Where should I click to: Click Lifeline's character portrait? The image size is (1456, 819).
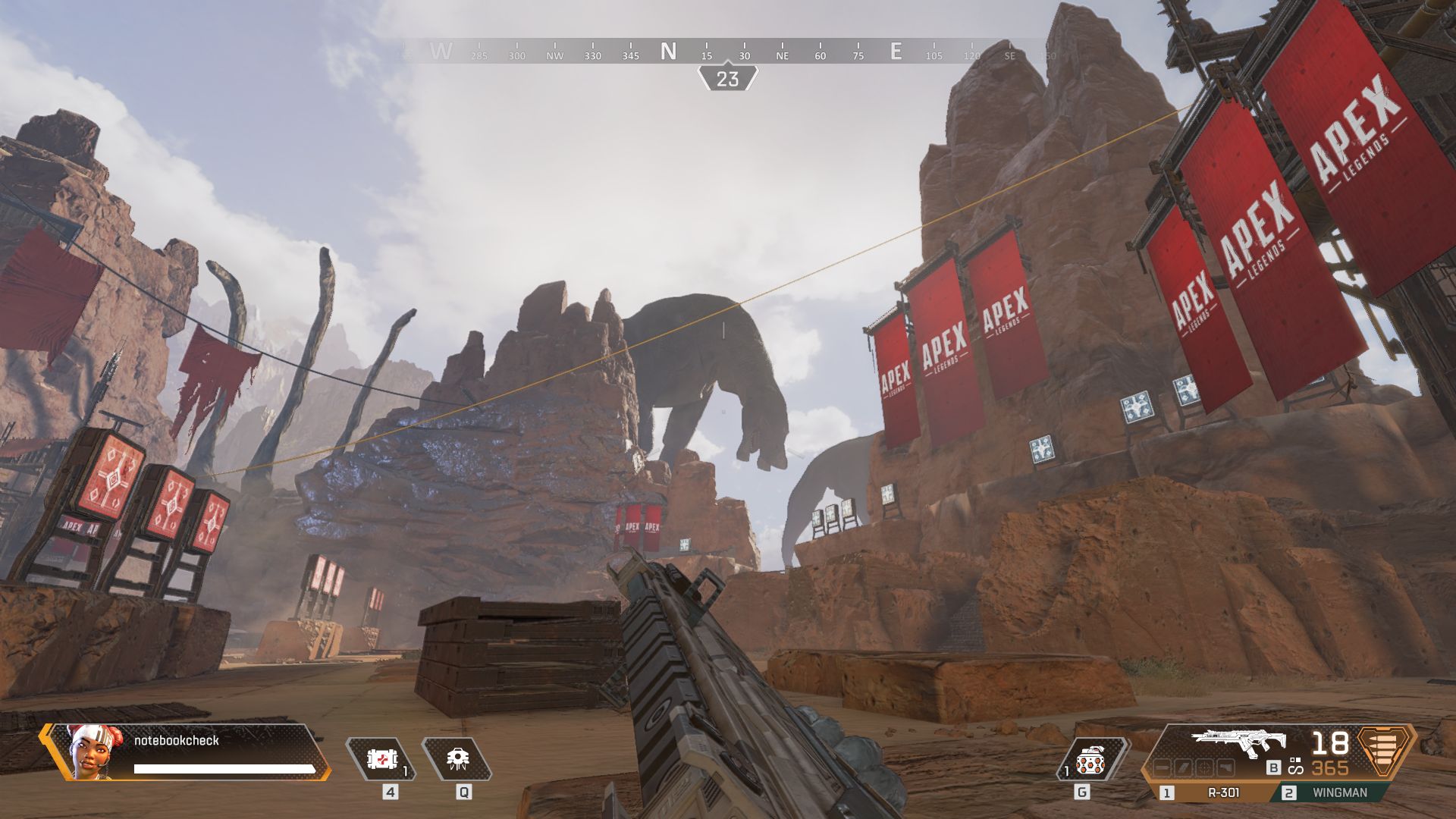click(x=89, y=751)
